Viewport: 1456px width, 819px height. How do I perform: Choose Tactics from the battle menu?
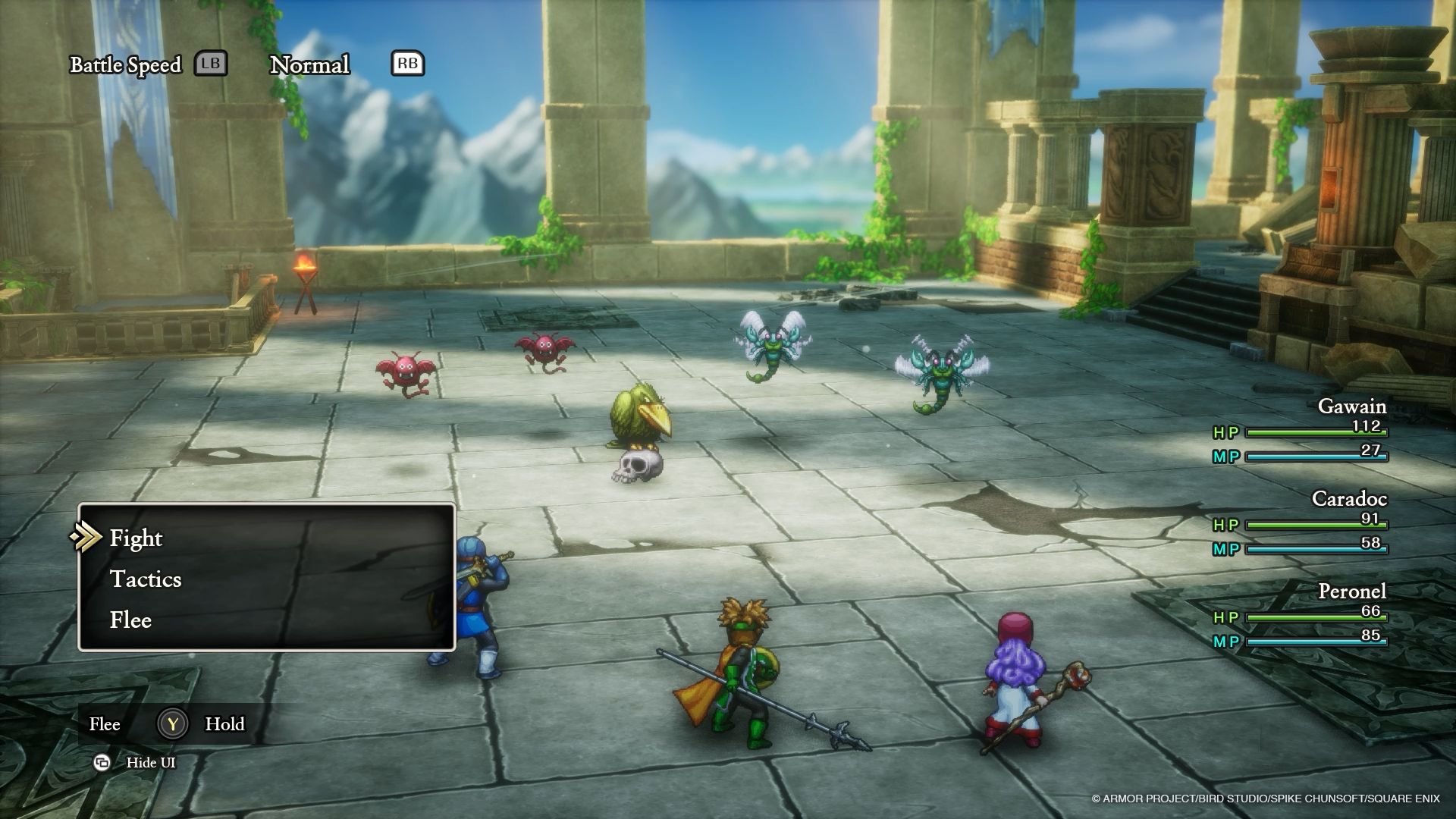click(146, 579)
